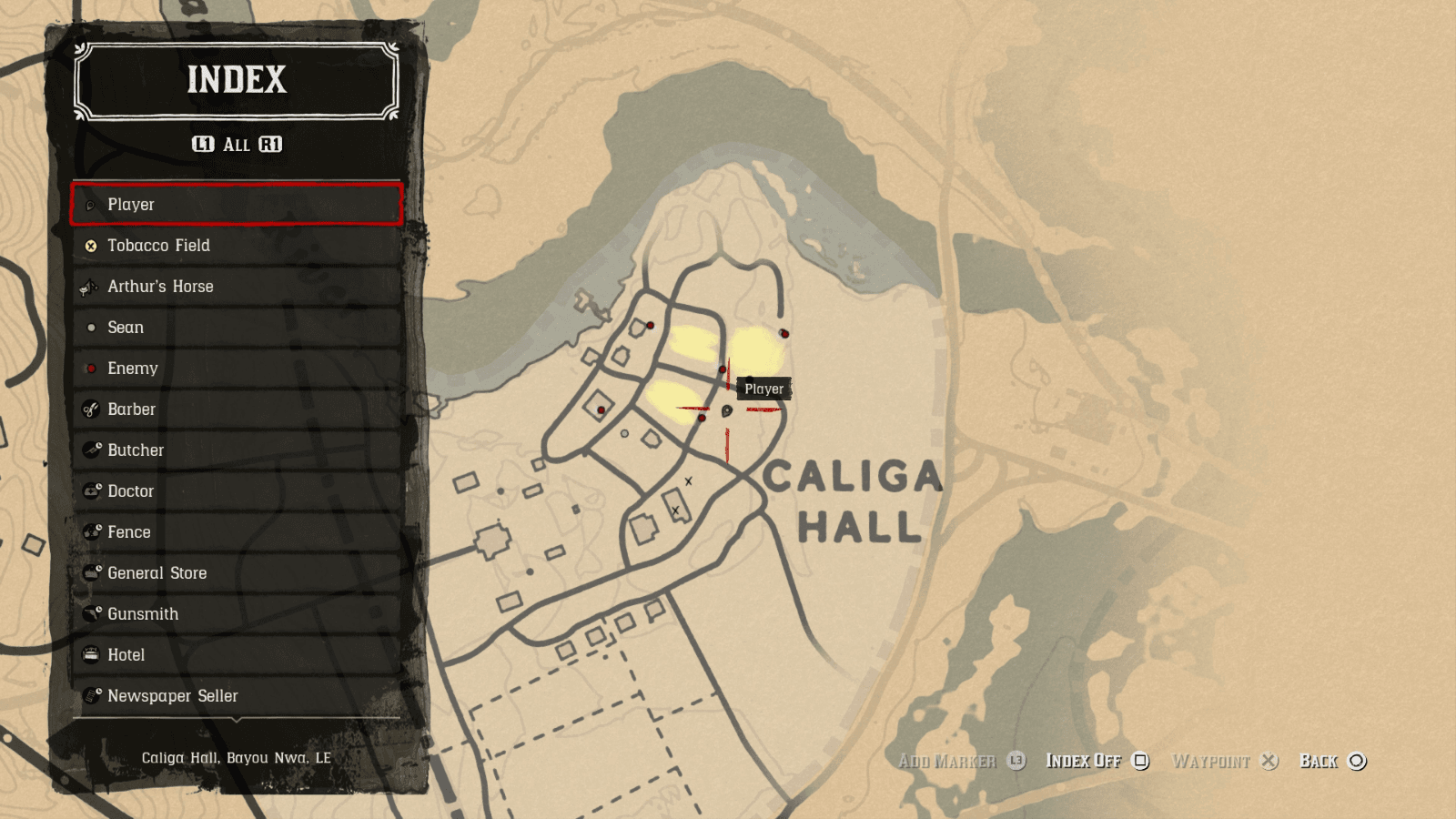Click the Tobacco Field marker icon
The image size is (1456, 819).
[x=90, y=246]
